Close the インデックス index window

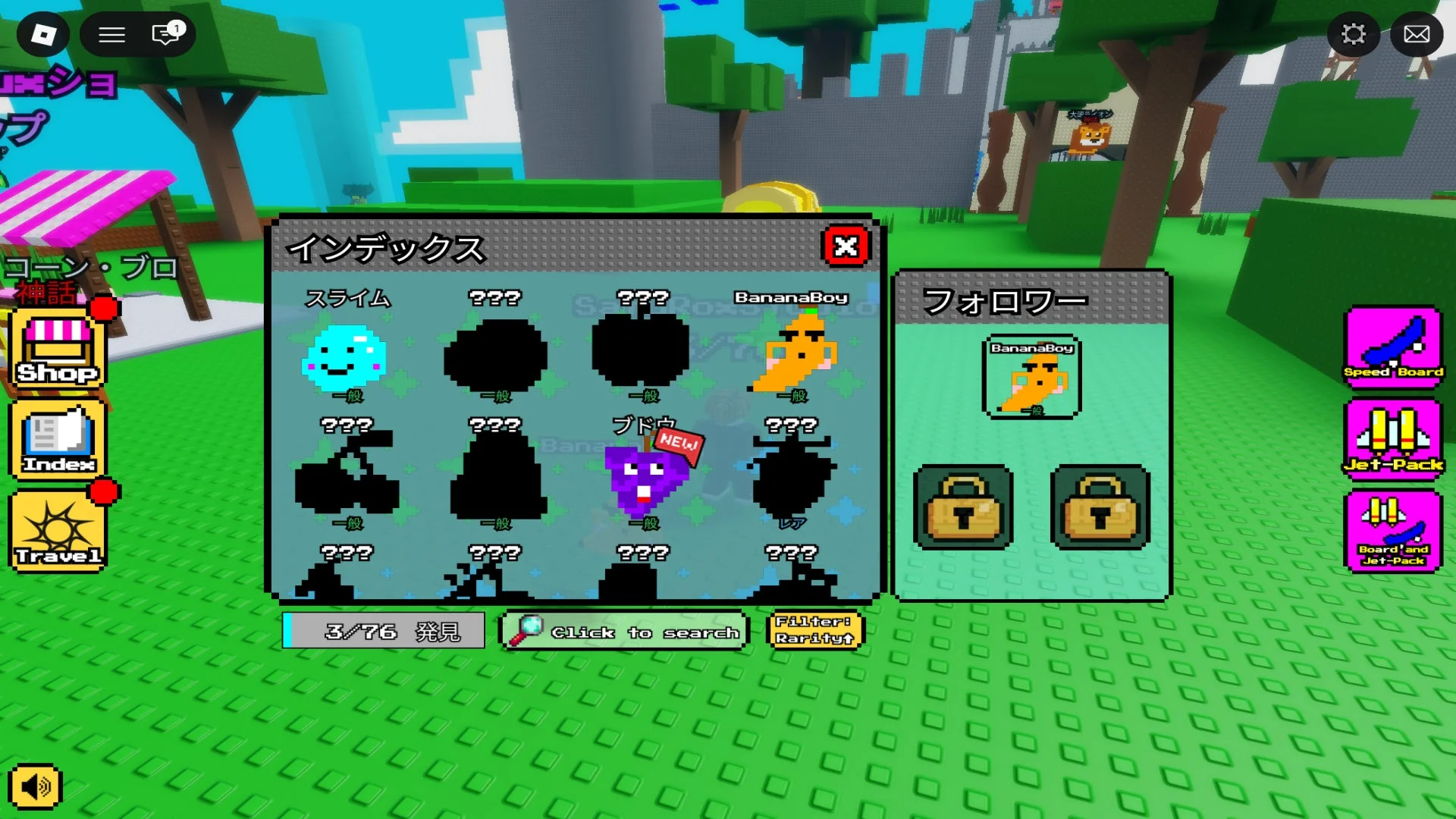(846, 246)
